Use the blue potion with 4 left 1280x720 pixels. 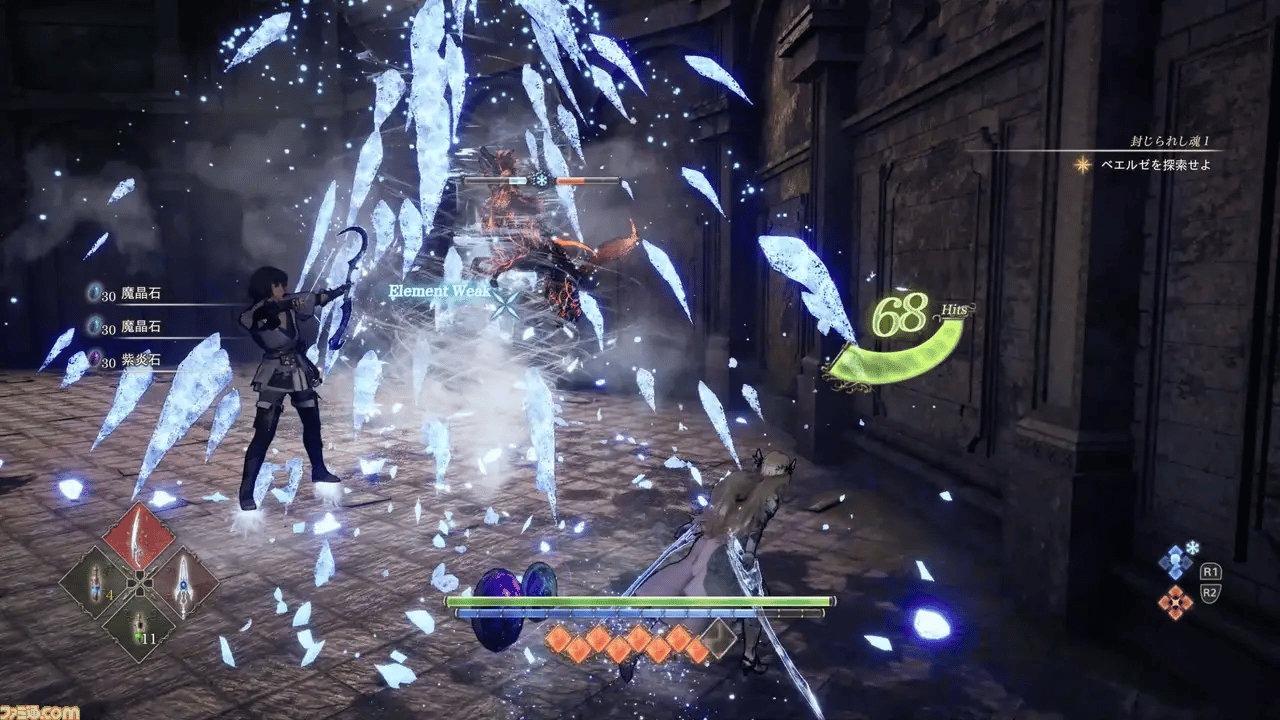pos(95,582)
